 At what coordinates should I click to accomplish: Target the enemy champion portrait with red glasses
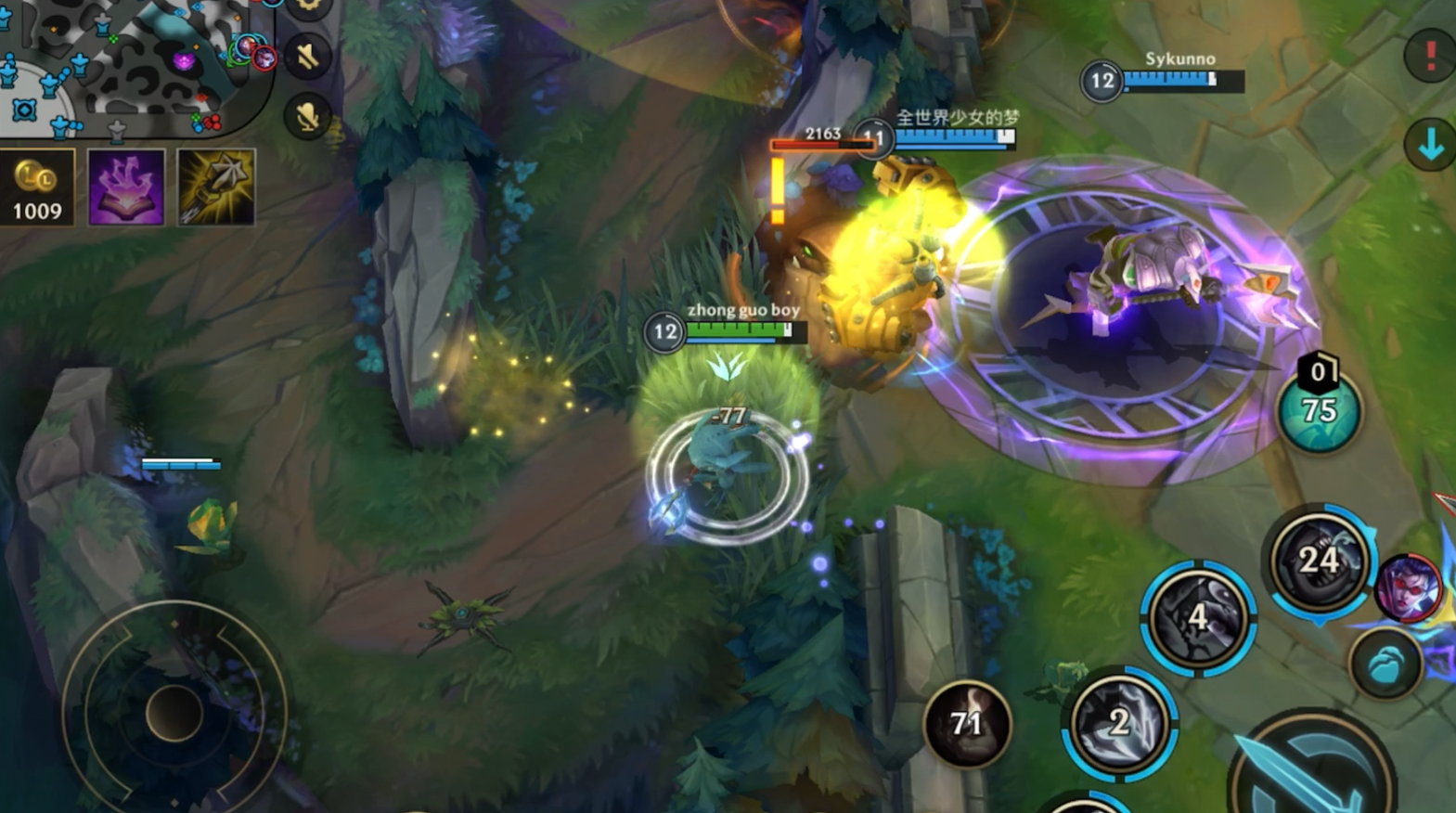point(1408,588)
